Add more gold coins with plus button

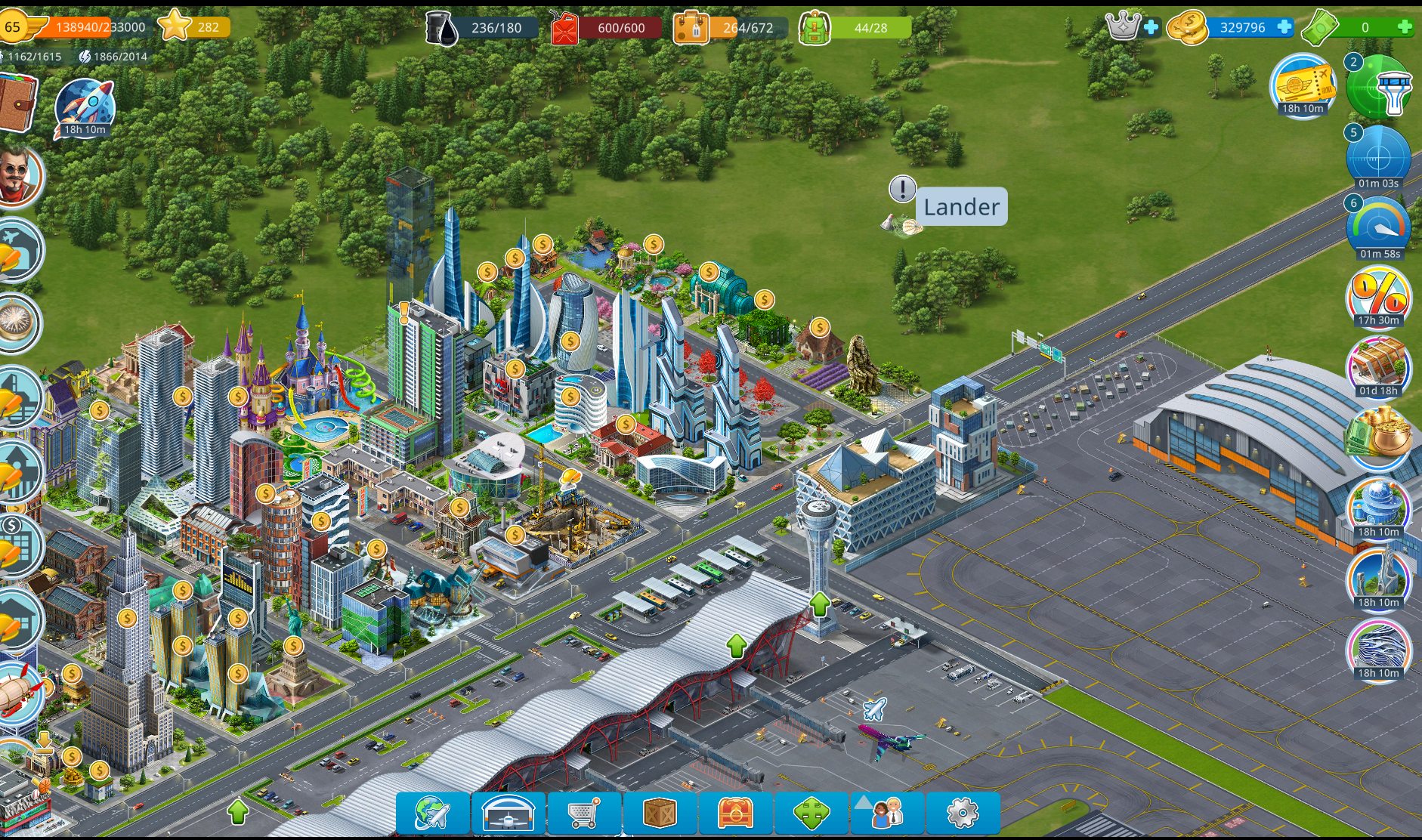(x=1284, y=27)
